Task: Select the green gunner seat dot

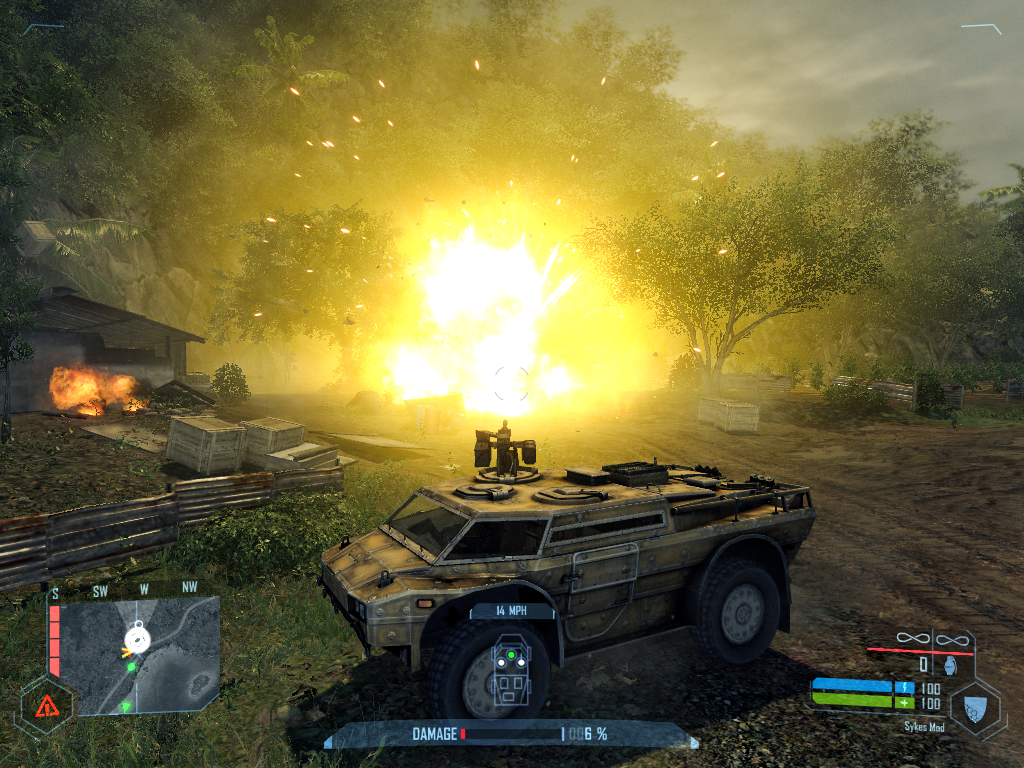Action: point(511,656)
